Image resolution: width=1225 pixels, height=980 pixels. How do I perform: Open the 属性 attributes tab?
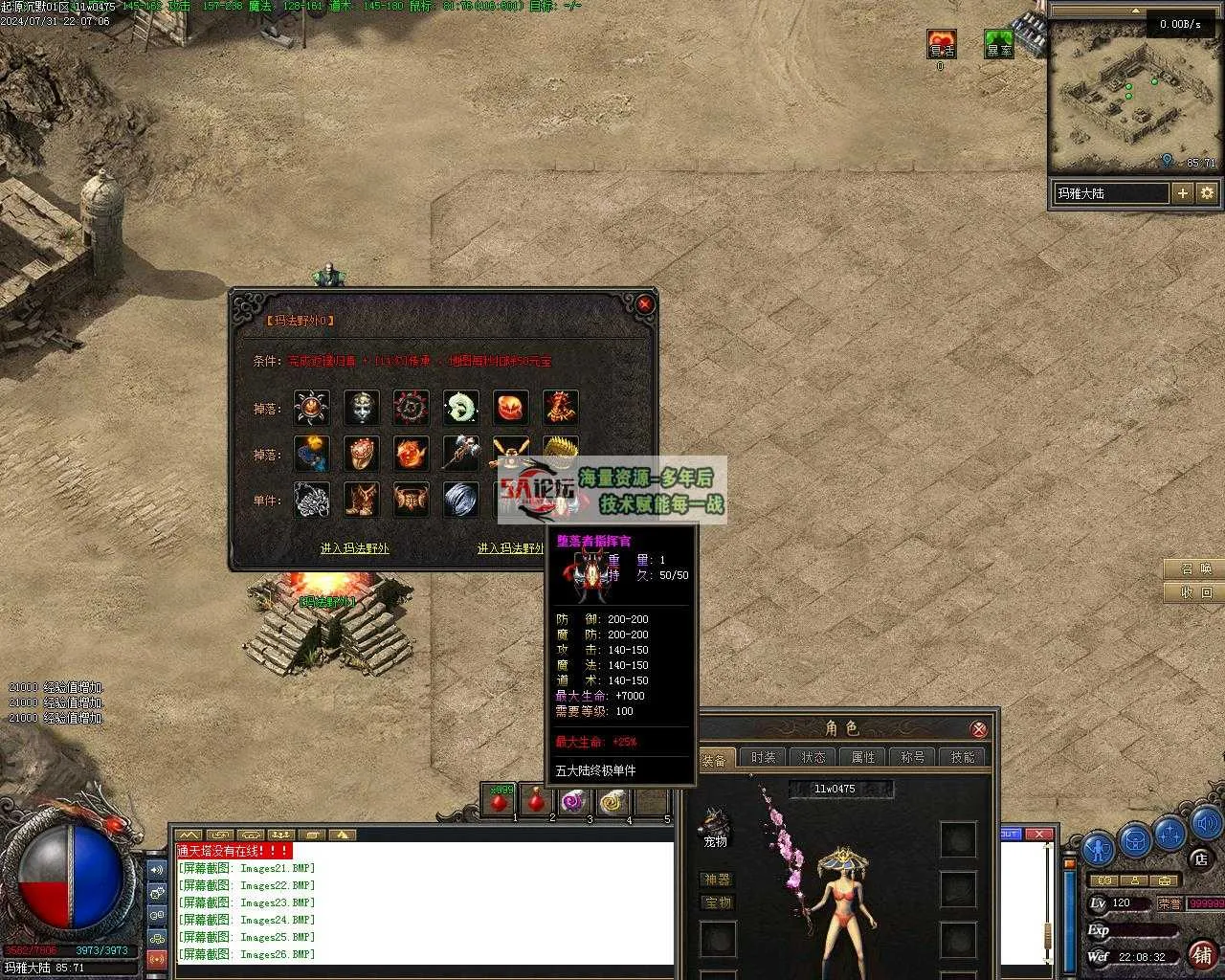tap(863, 757)
